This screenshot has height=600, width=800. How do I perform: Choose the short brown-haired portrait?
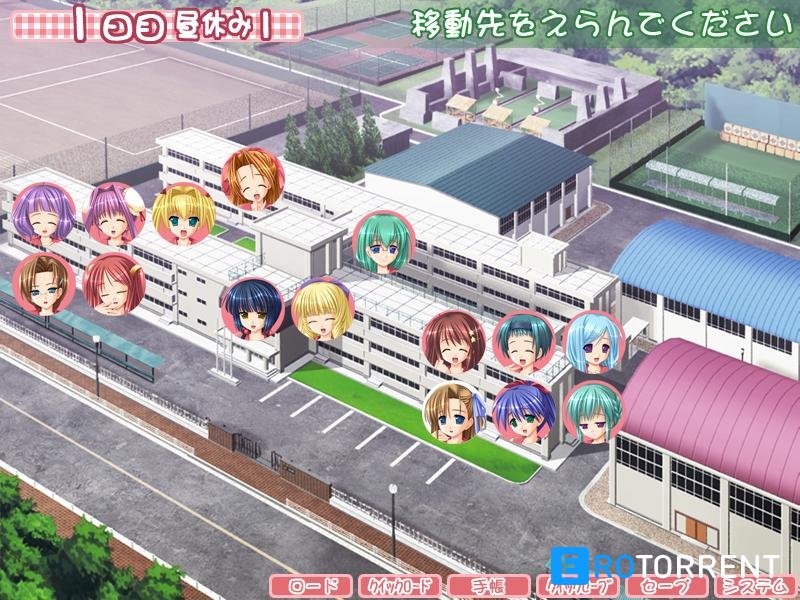[x=43, y=284]
